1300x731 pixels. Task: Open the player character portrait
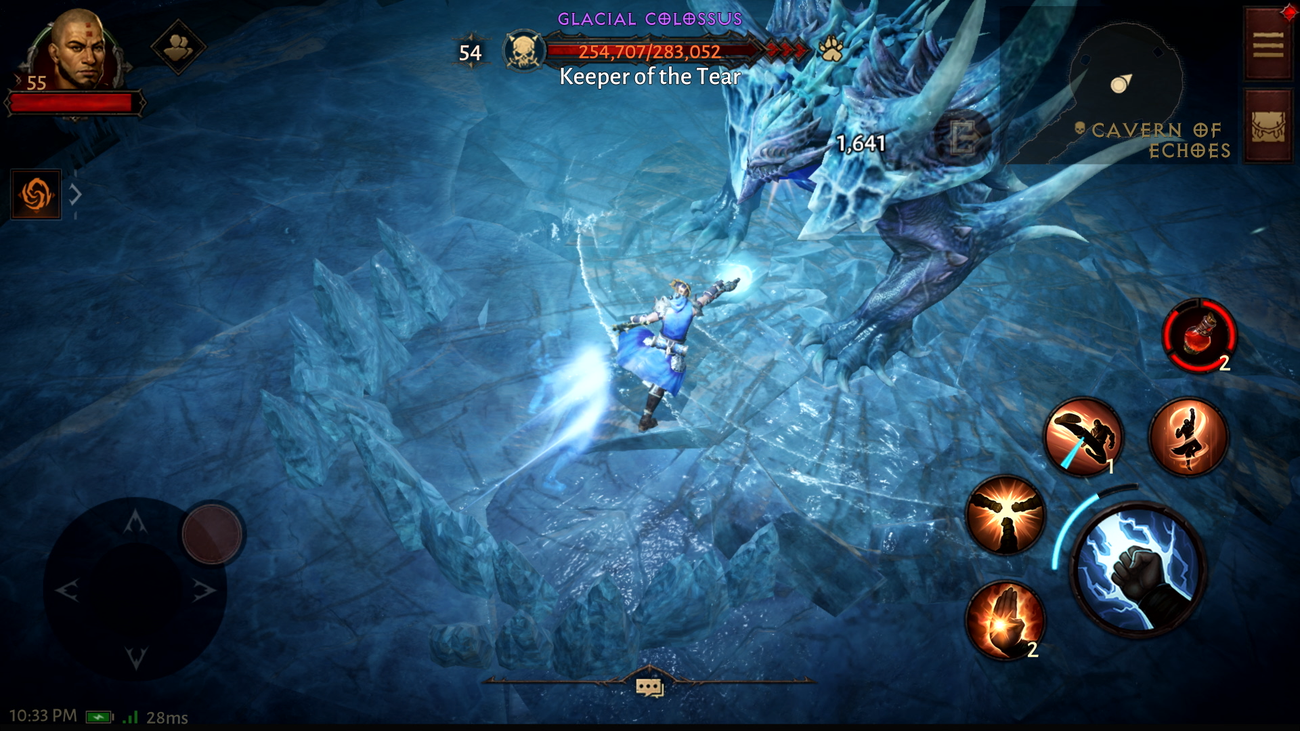click(78, 50)
